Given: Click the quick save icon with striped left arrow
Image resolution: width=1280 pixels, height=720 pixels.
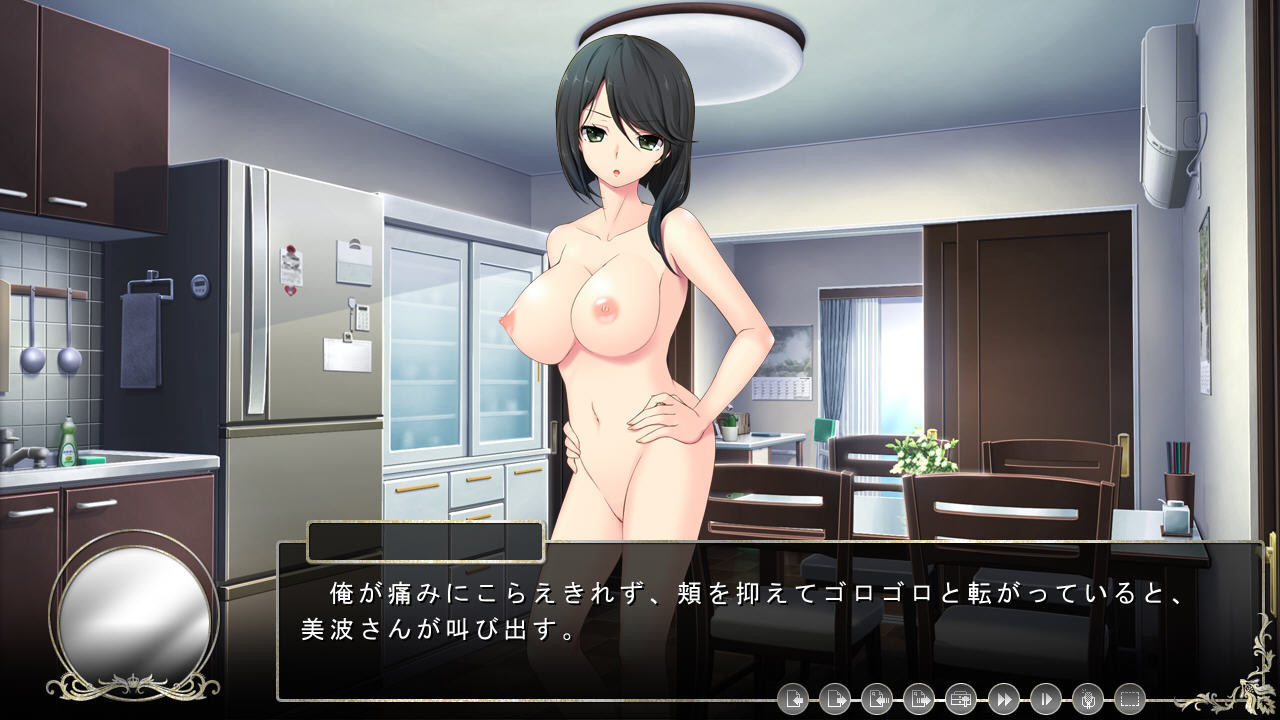Looking at the screenshot, I should point(876,698).
